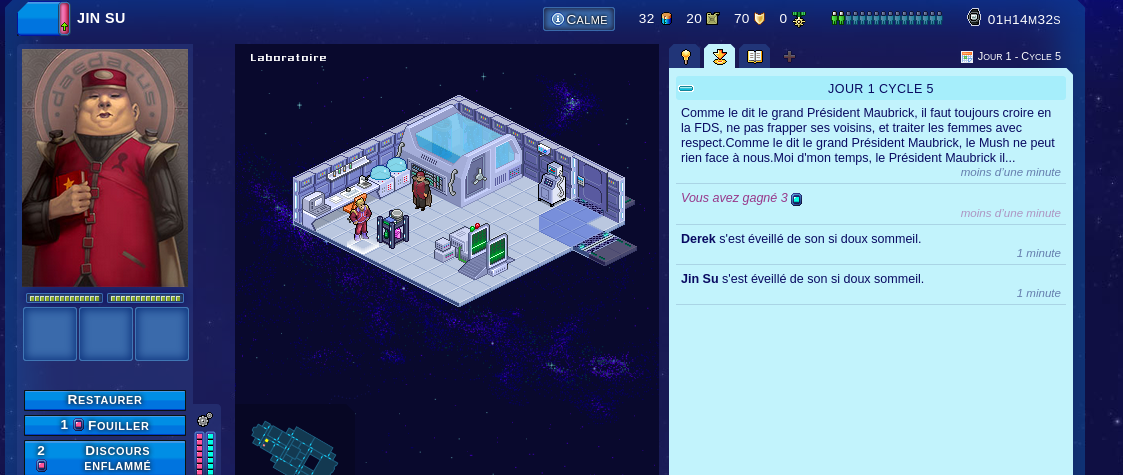Viewport: 1123px width, 475px height.
Task: Click the gears icon above the point bars
Action: tap(205, 420)
